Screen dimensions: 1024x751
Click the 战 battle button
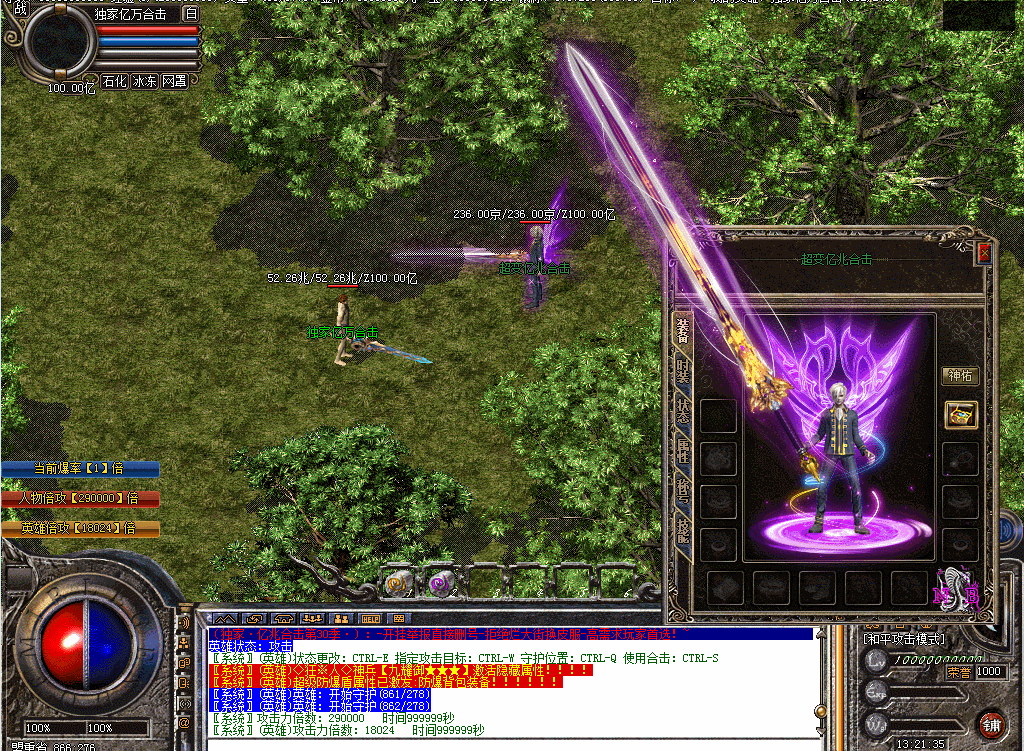coord(21,9)
